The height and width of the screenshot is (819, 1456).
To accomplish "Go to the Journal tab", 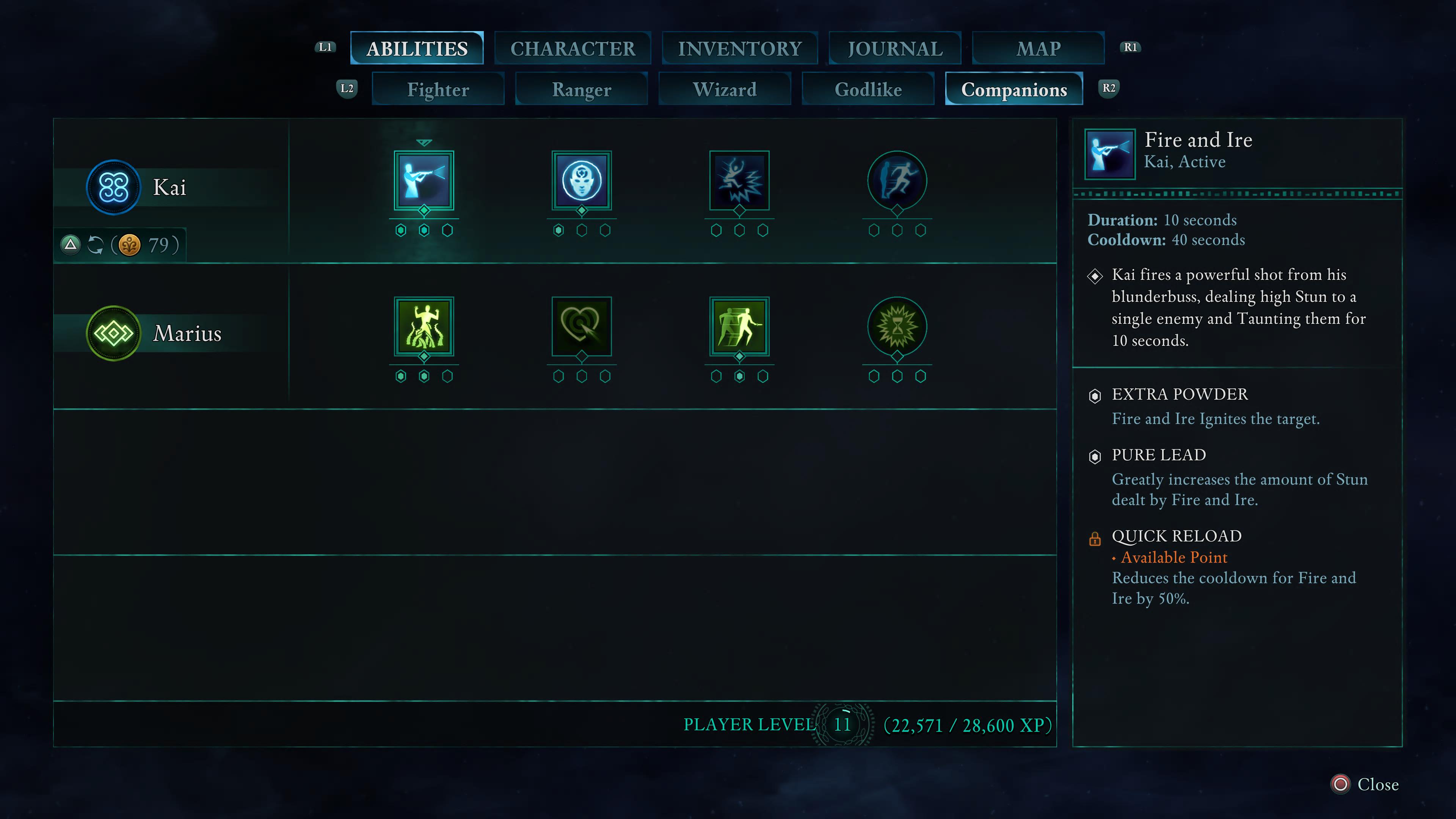I will pyautogui.click(x=895, y=49).
